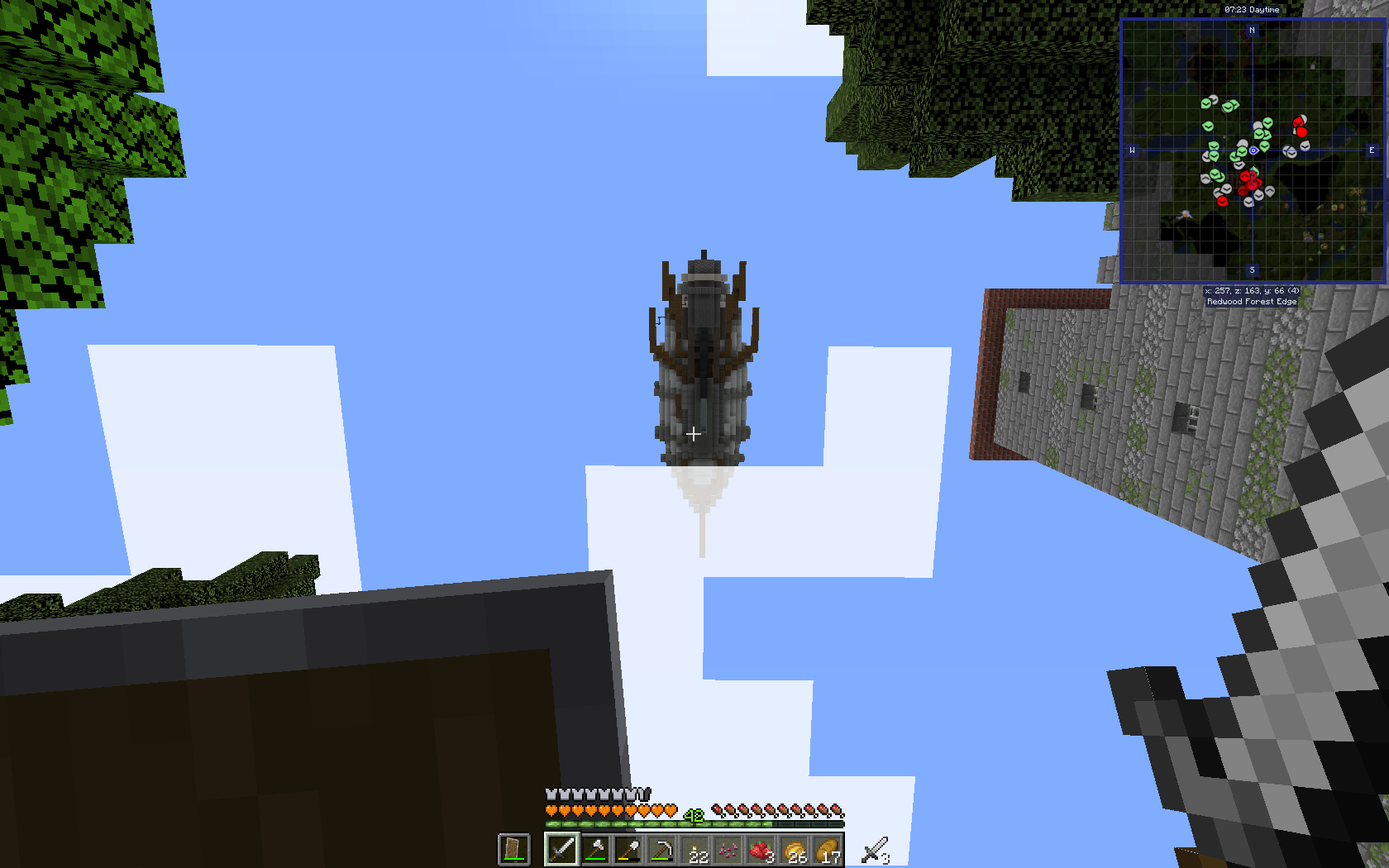Viewport: 1389px width, 868px height.
Task: Select the sweet berries hotbar item
Action: tap(761, 850)
